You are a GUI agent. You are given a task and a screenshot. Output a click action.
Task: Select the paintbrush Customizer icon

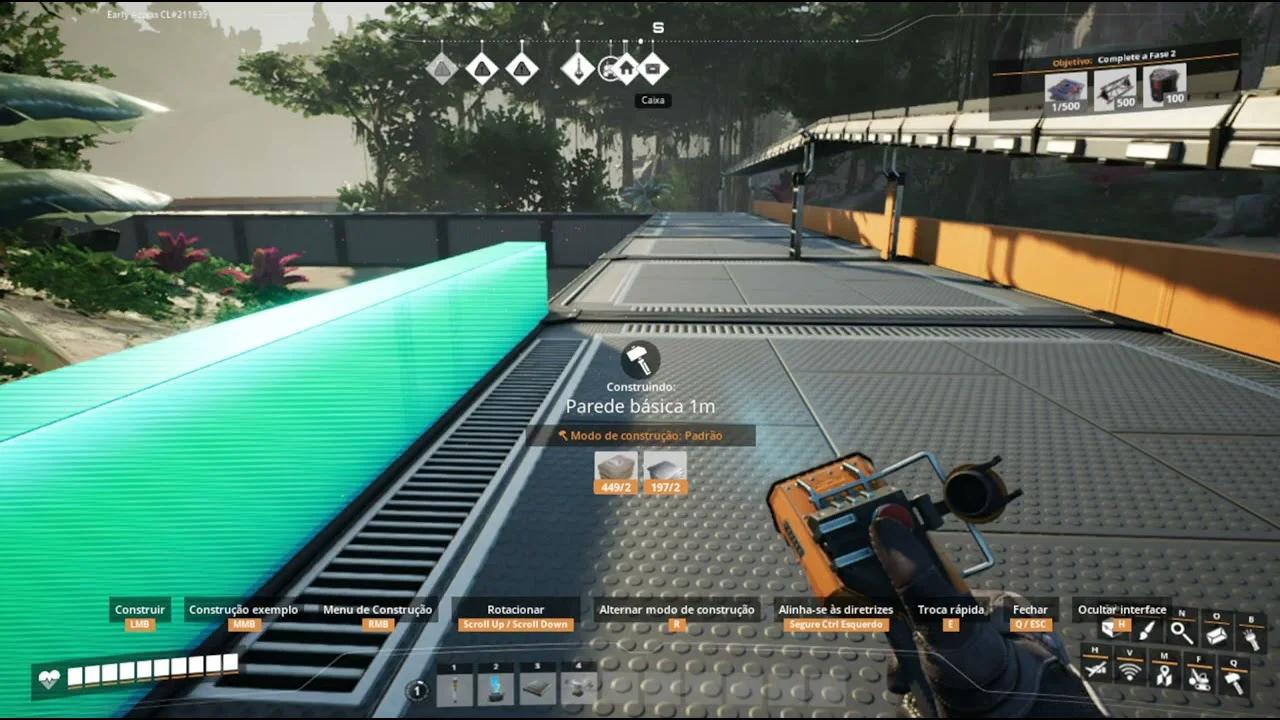click(x=1145, y=632)
